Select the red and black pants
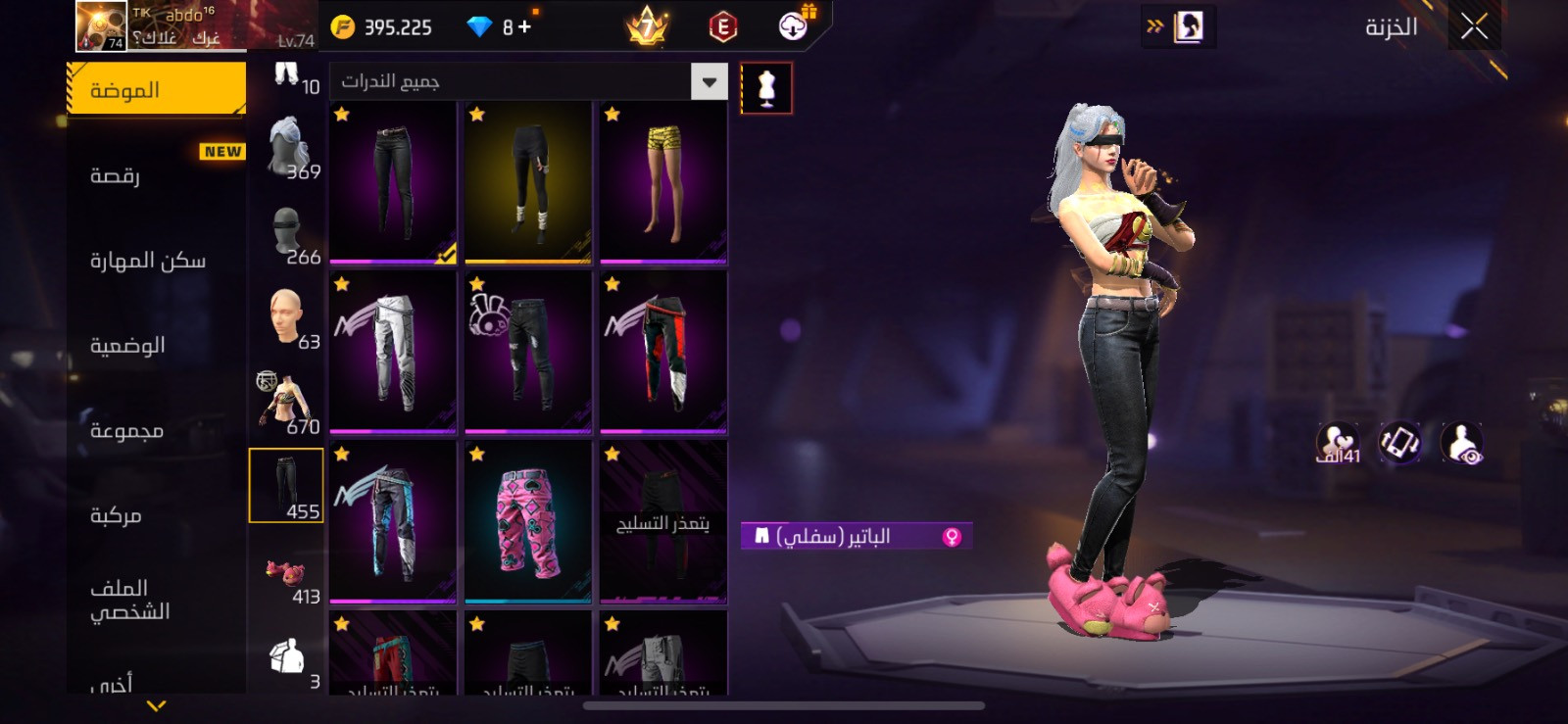Image resolution: width=1568 pixels, height=724 pixels. pos(663,352)
